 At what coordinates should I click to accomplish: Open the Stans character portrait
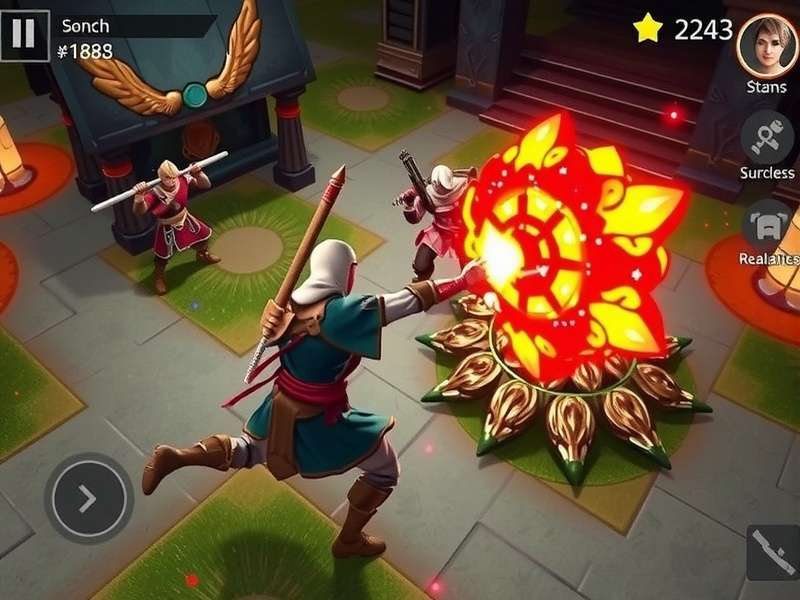pyautogui.click(x=767, y=45)
